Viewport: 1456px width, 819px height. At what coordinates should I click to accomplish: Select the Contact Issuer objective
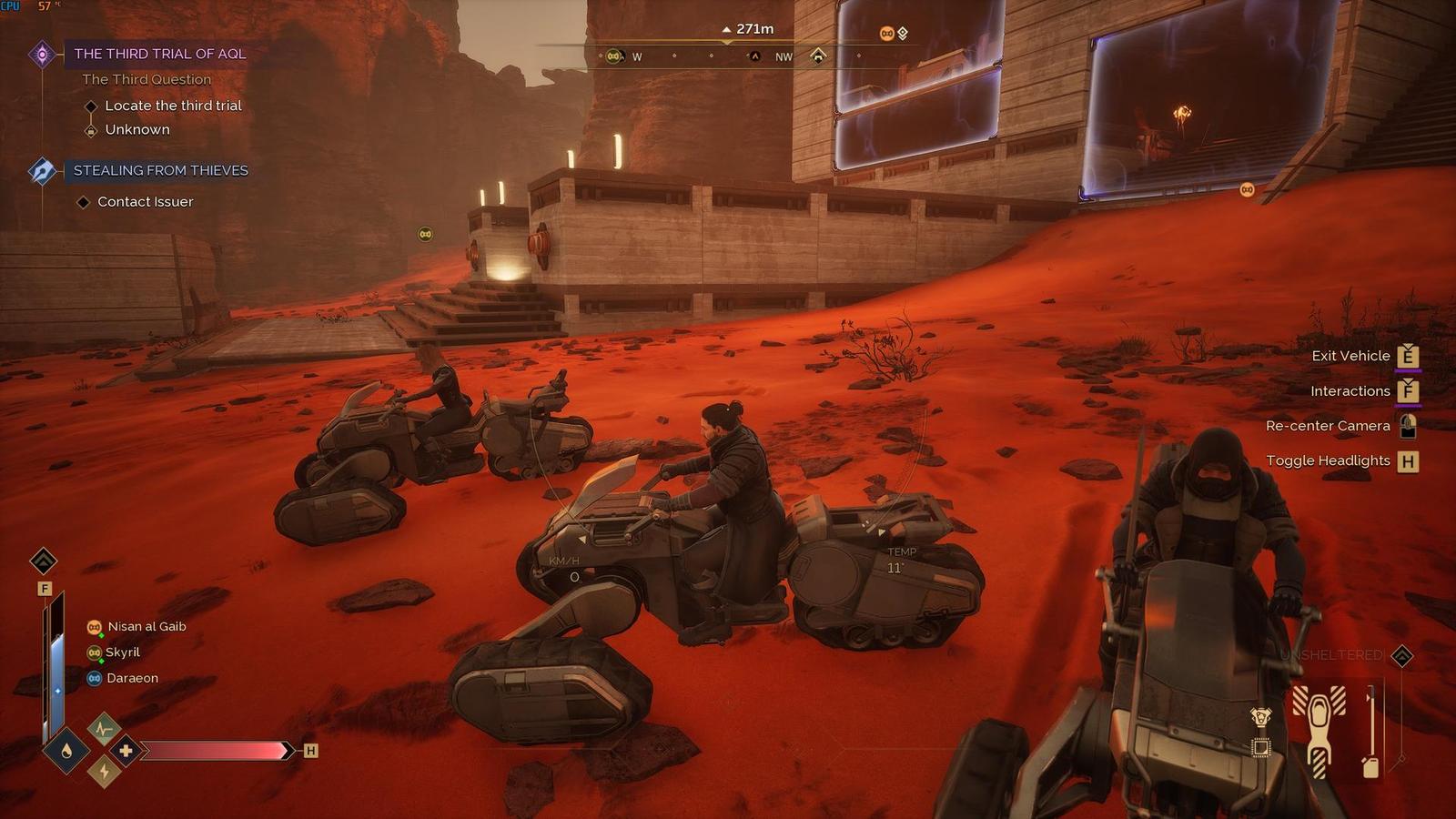pyautogui.click(x=145, y=202)
